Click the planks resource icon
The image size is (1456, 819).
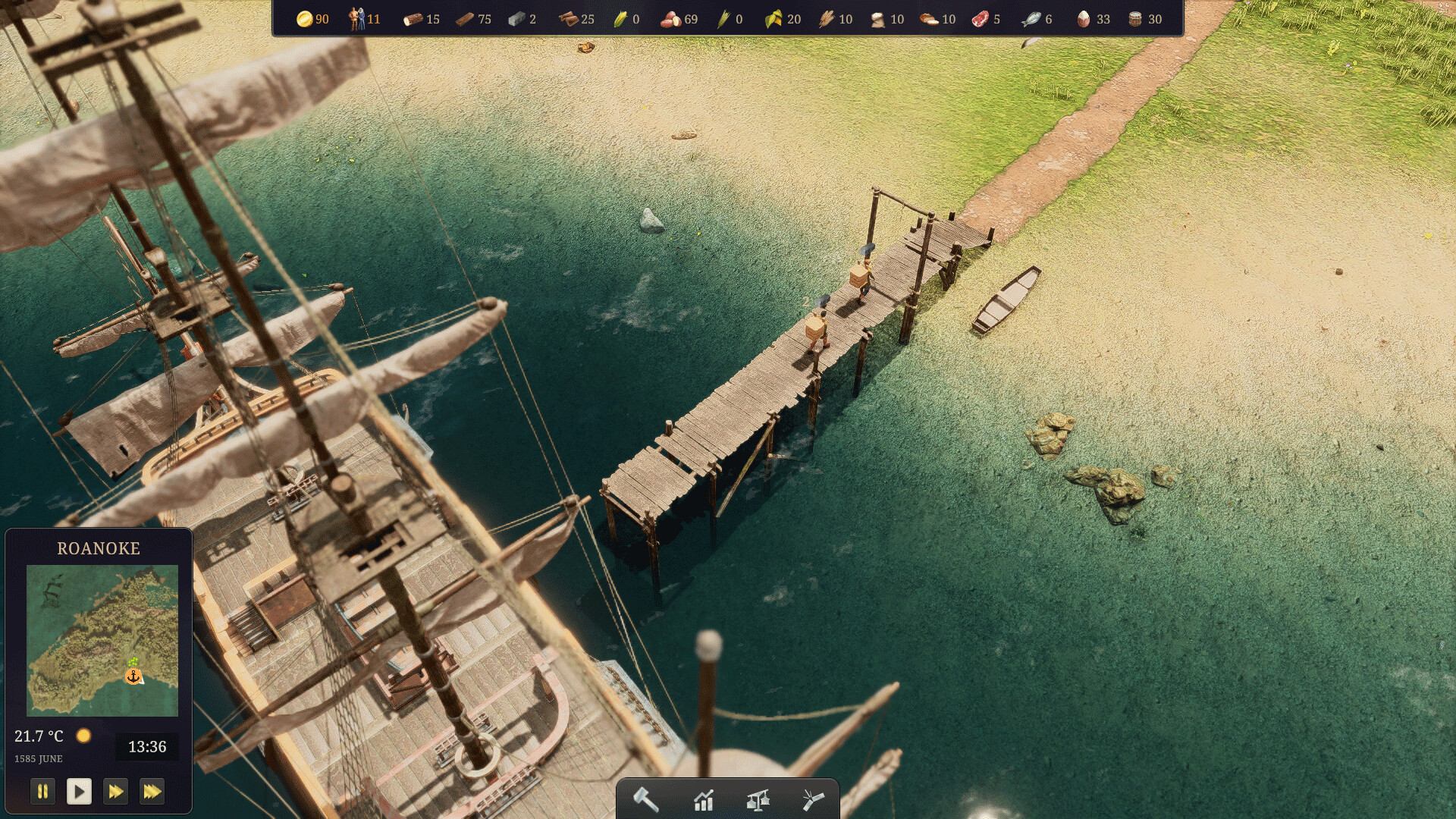tap(465, 18)
